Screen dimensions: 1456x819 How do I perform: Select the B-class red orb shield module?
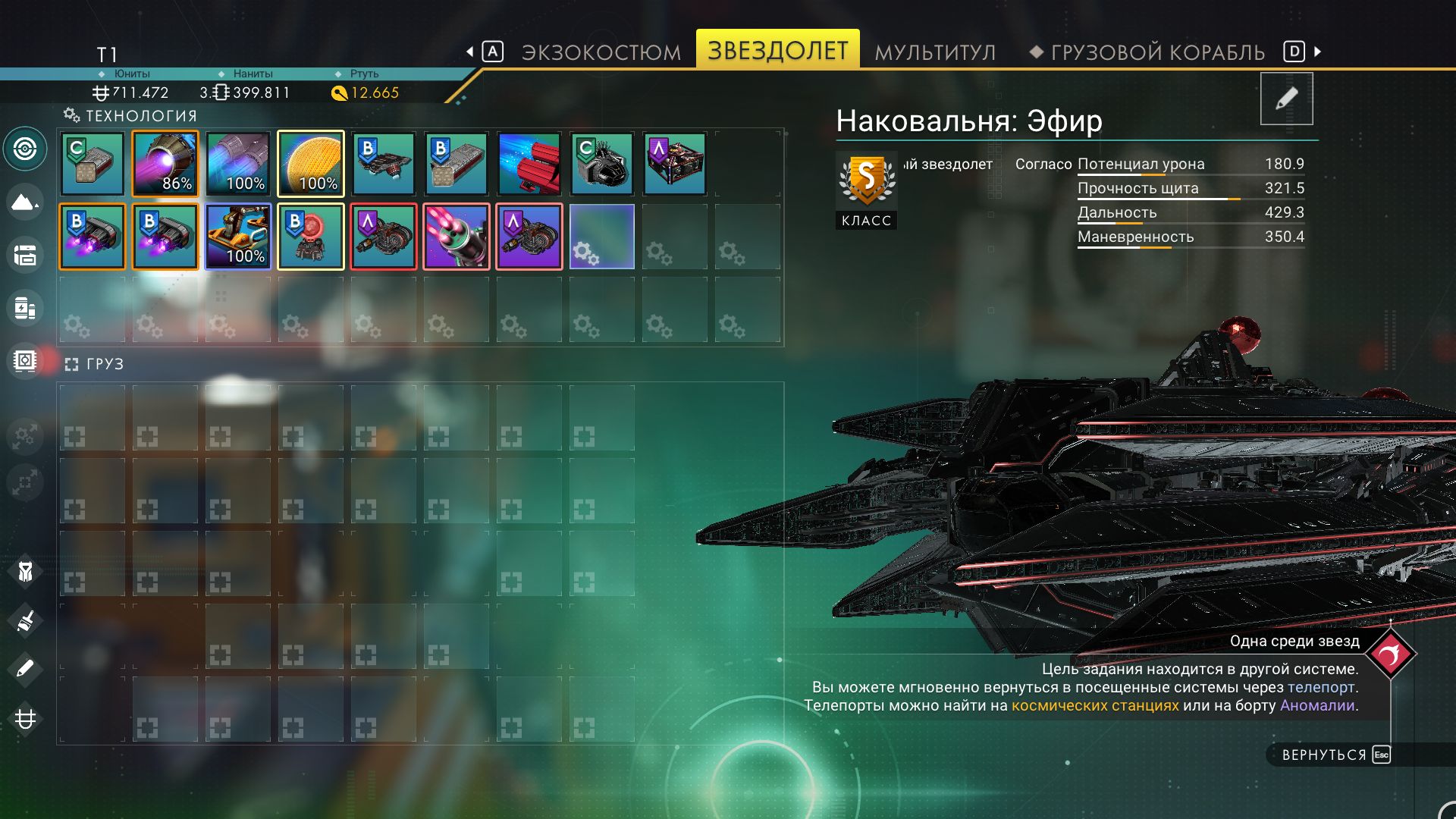tap(311, 237)
